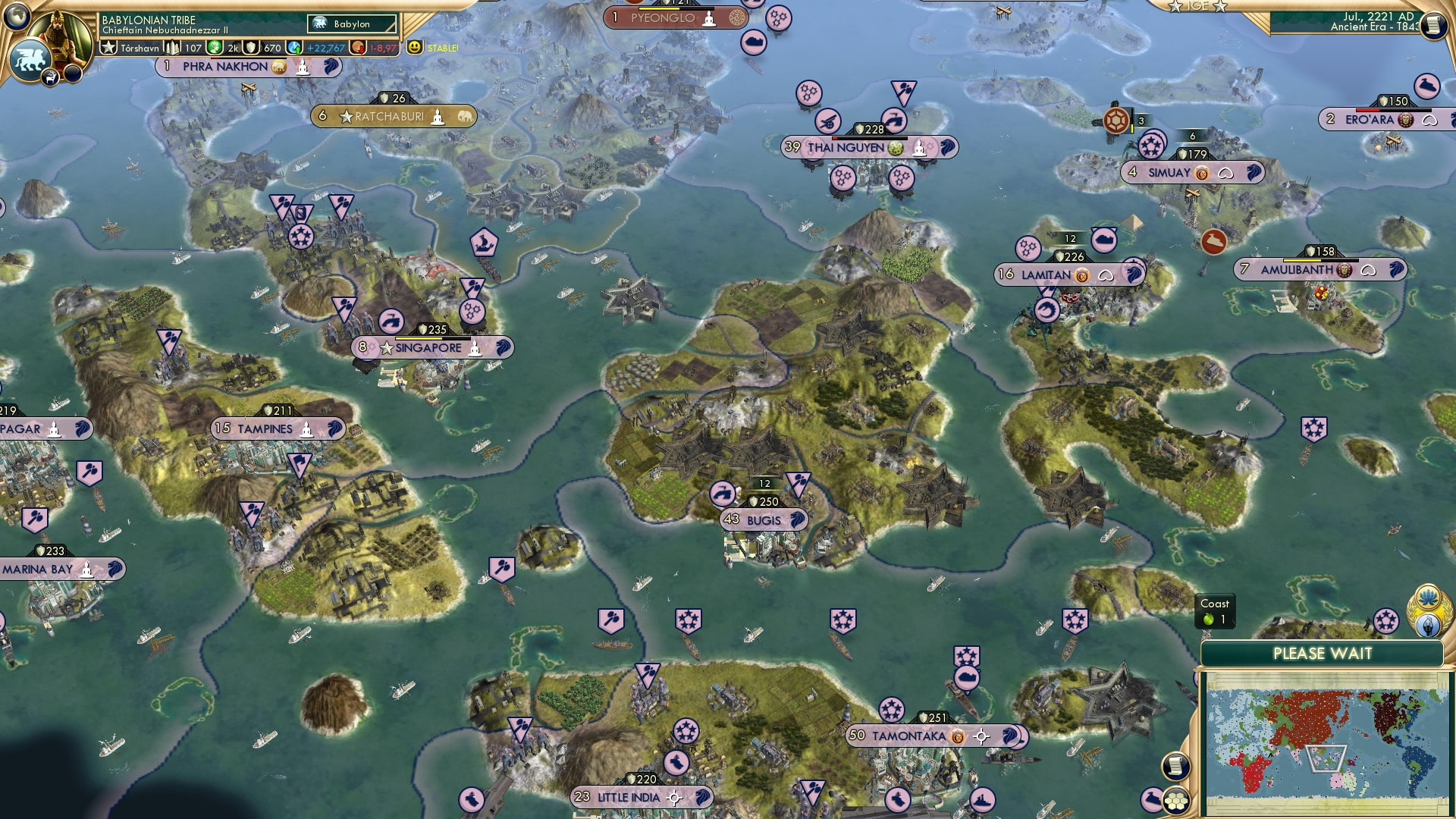
Task: Open Diplomacy via the blue leader icon
Action: [x=1428, y=625]
